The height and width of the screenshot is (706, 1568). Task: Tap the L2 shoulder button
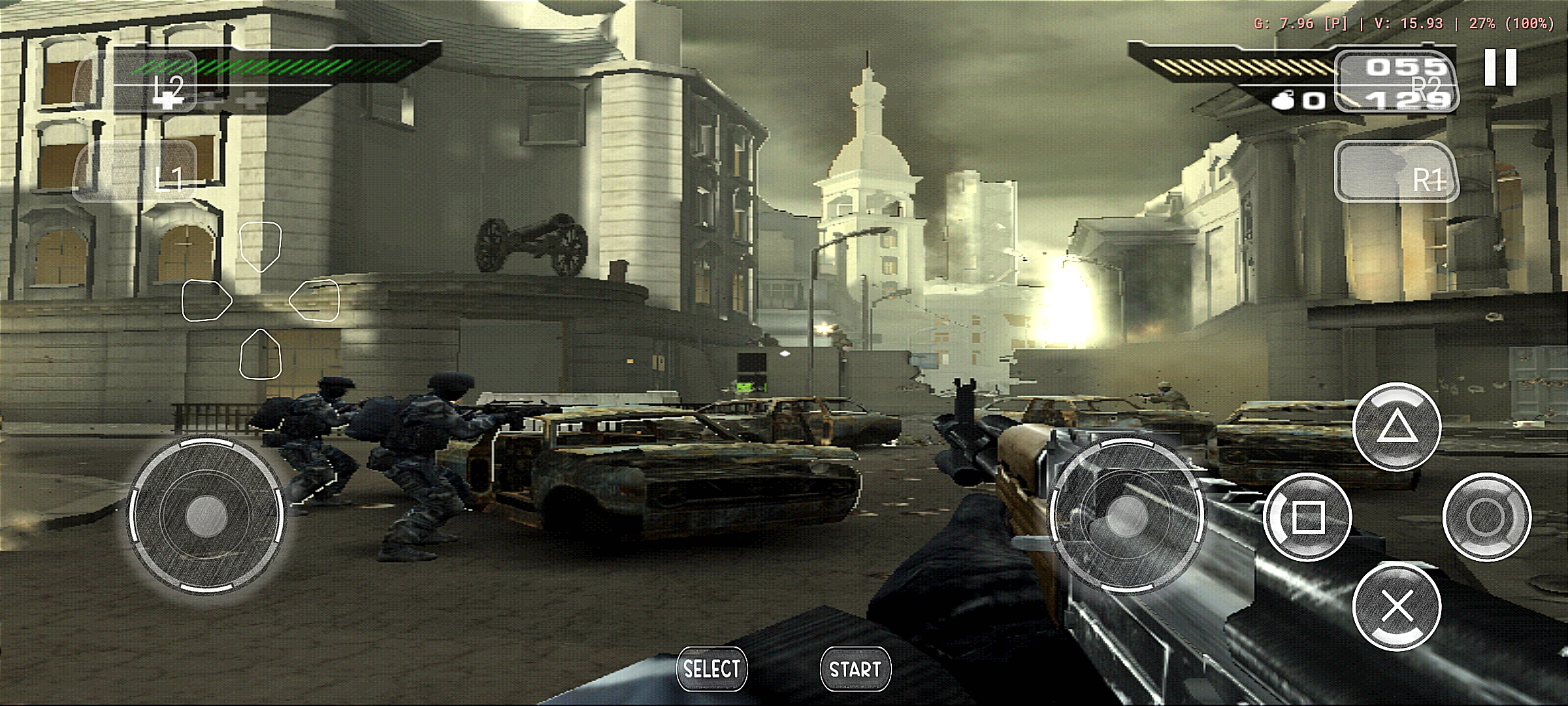coord(136,82)
